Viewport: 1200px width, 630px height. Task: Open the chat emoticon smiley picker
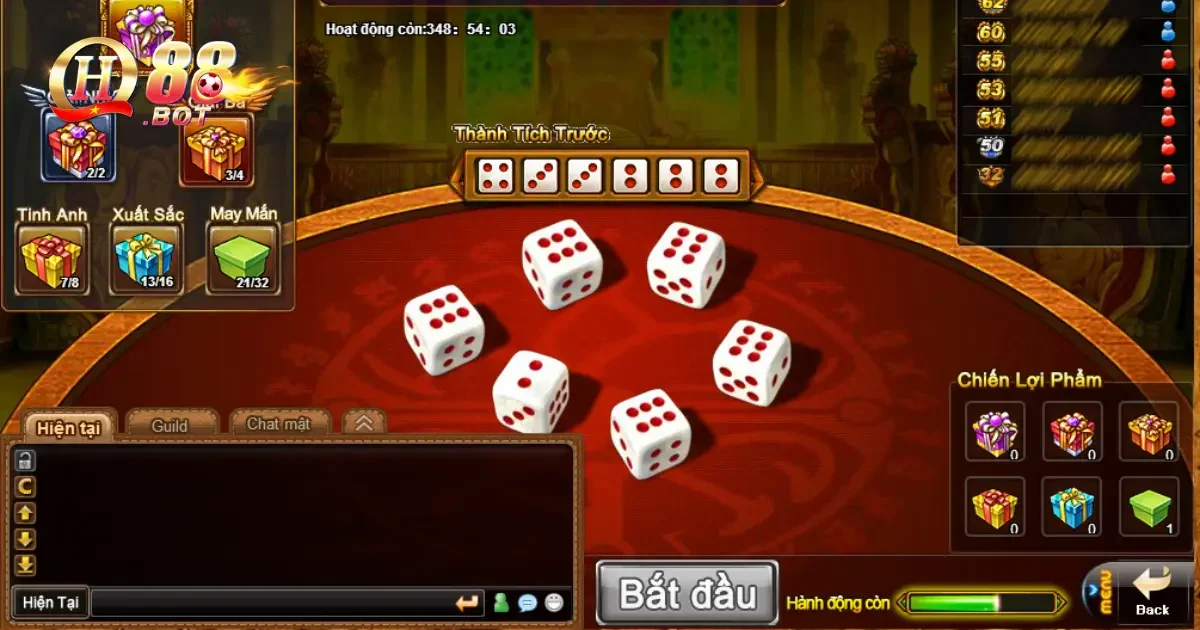555,603
